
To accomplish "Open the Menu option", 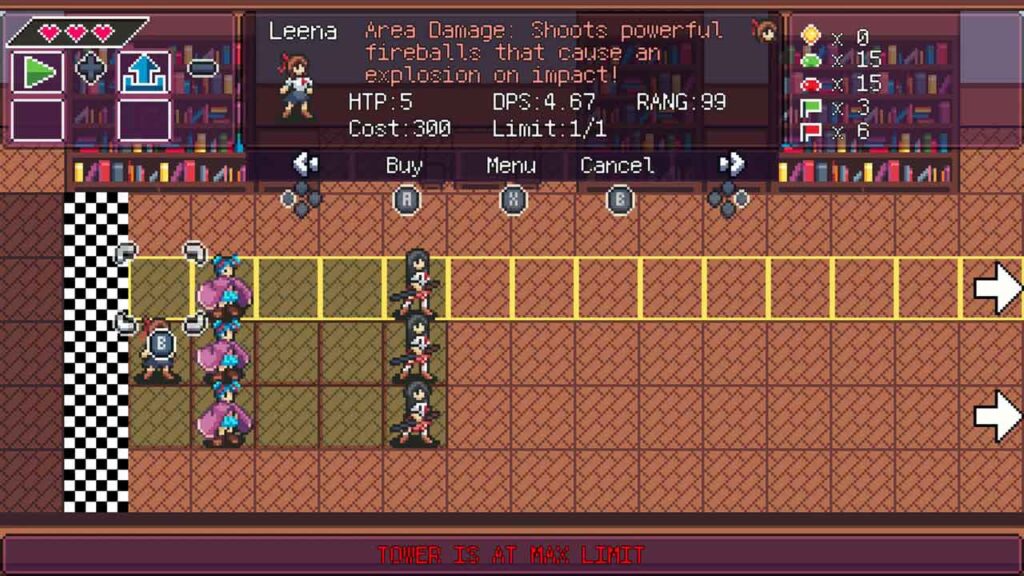I will (x=511, y=166).
